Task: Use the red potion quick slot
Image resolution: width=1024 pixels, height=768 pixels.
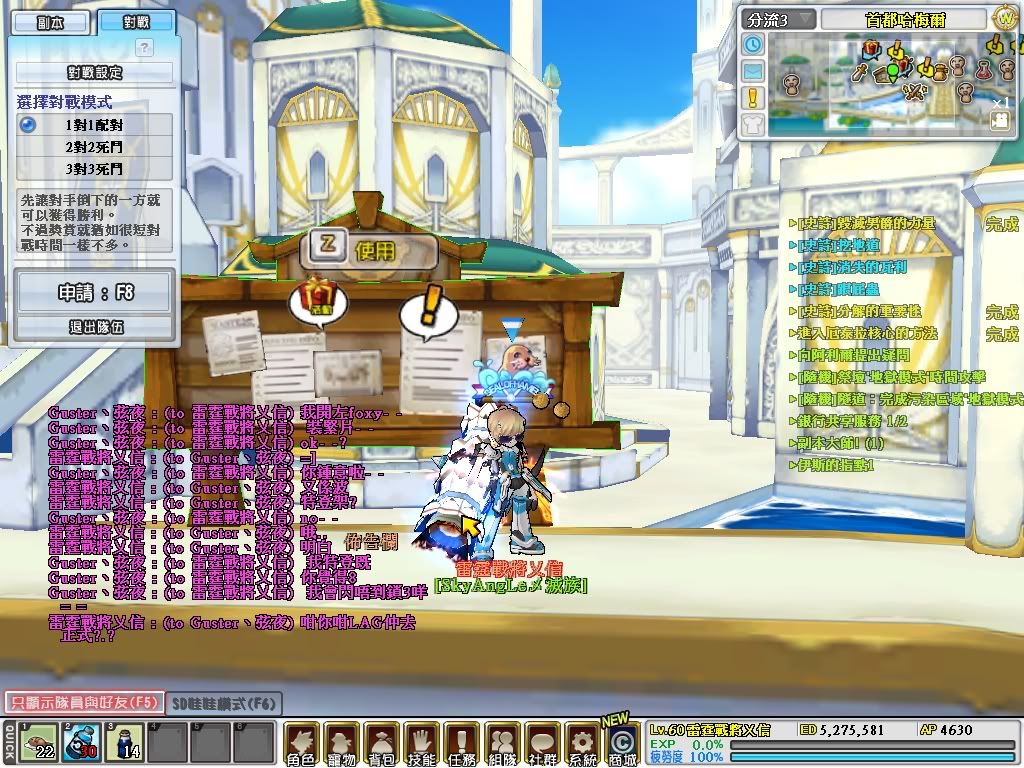Action: click(82, 742)
